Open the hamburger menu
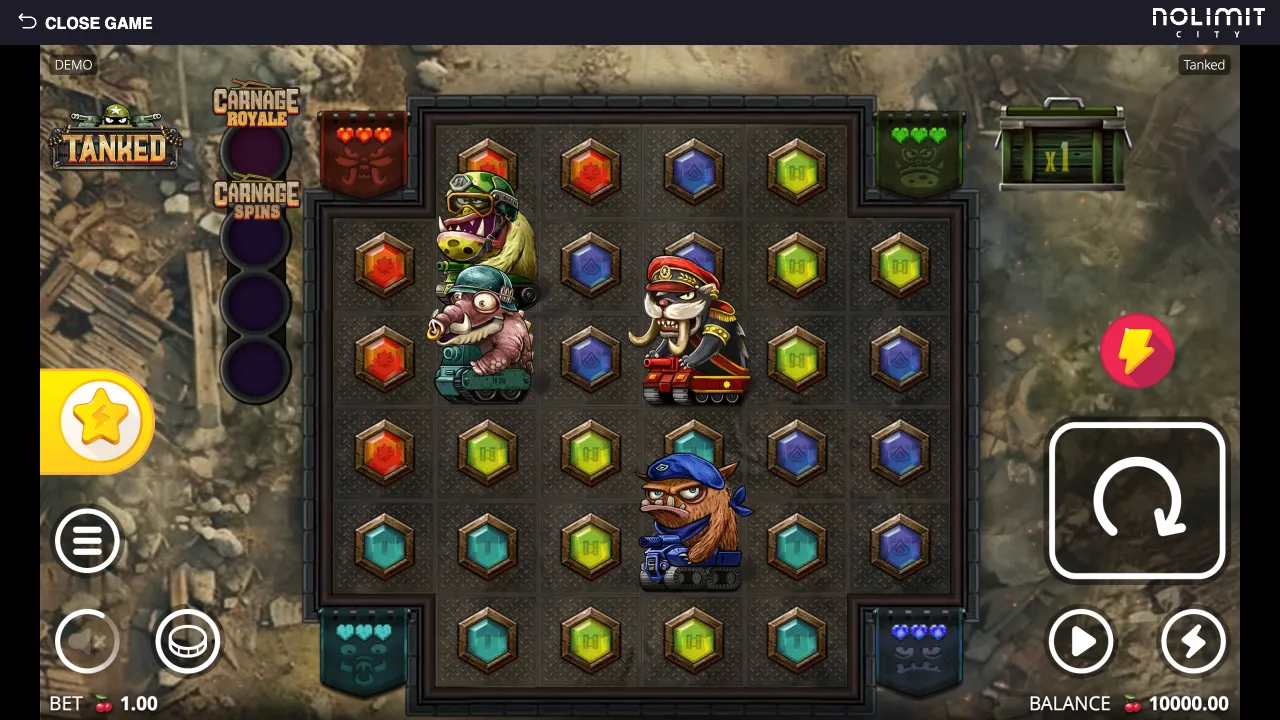The height and width of the screenshot is (720, 1280). pos(87,541)
